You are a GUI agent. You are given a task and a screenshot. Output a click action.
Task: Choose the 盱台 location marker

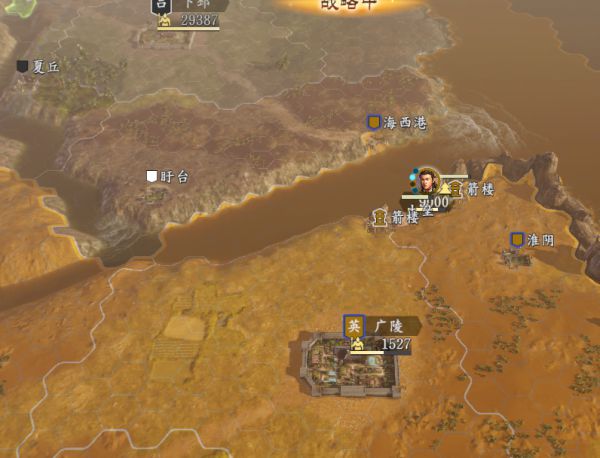click(x=152, y=177)
